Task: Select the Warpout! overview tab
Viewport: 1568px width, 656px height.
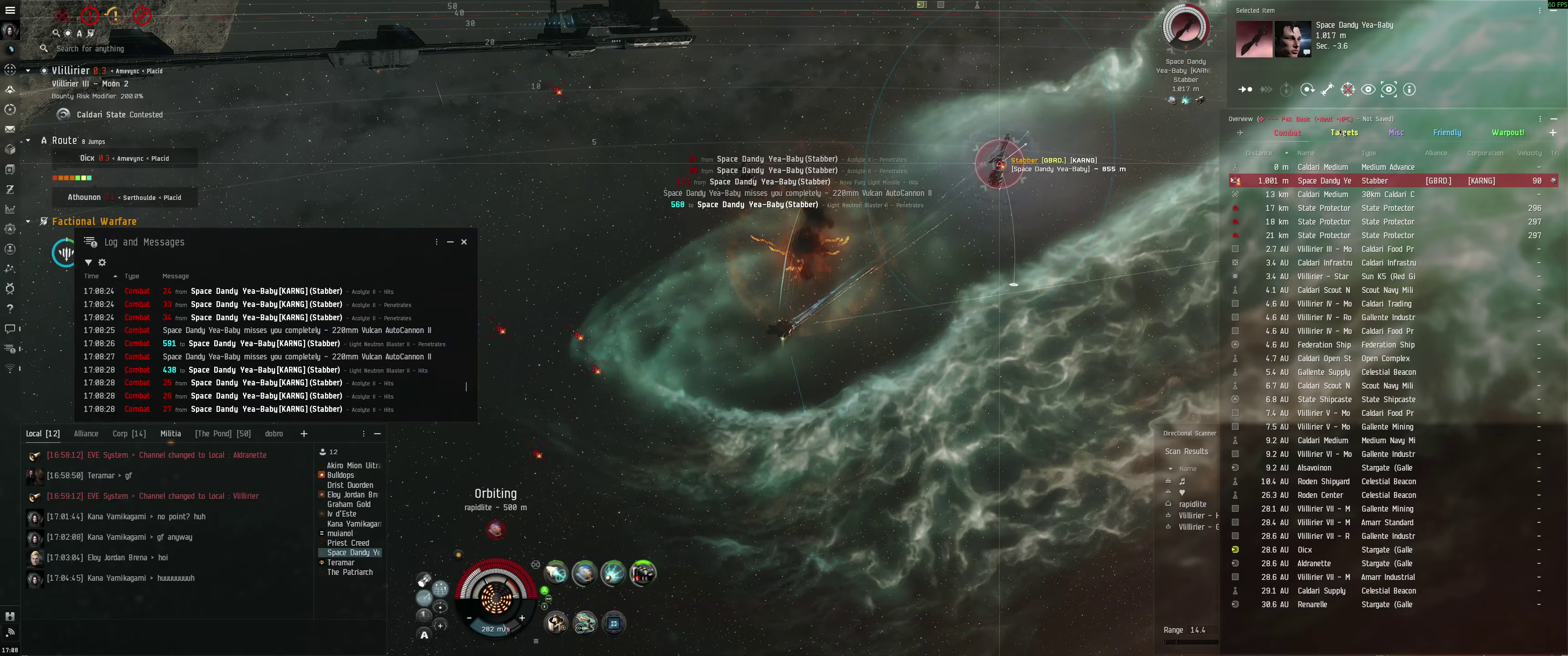Action: click(1508, 133)
